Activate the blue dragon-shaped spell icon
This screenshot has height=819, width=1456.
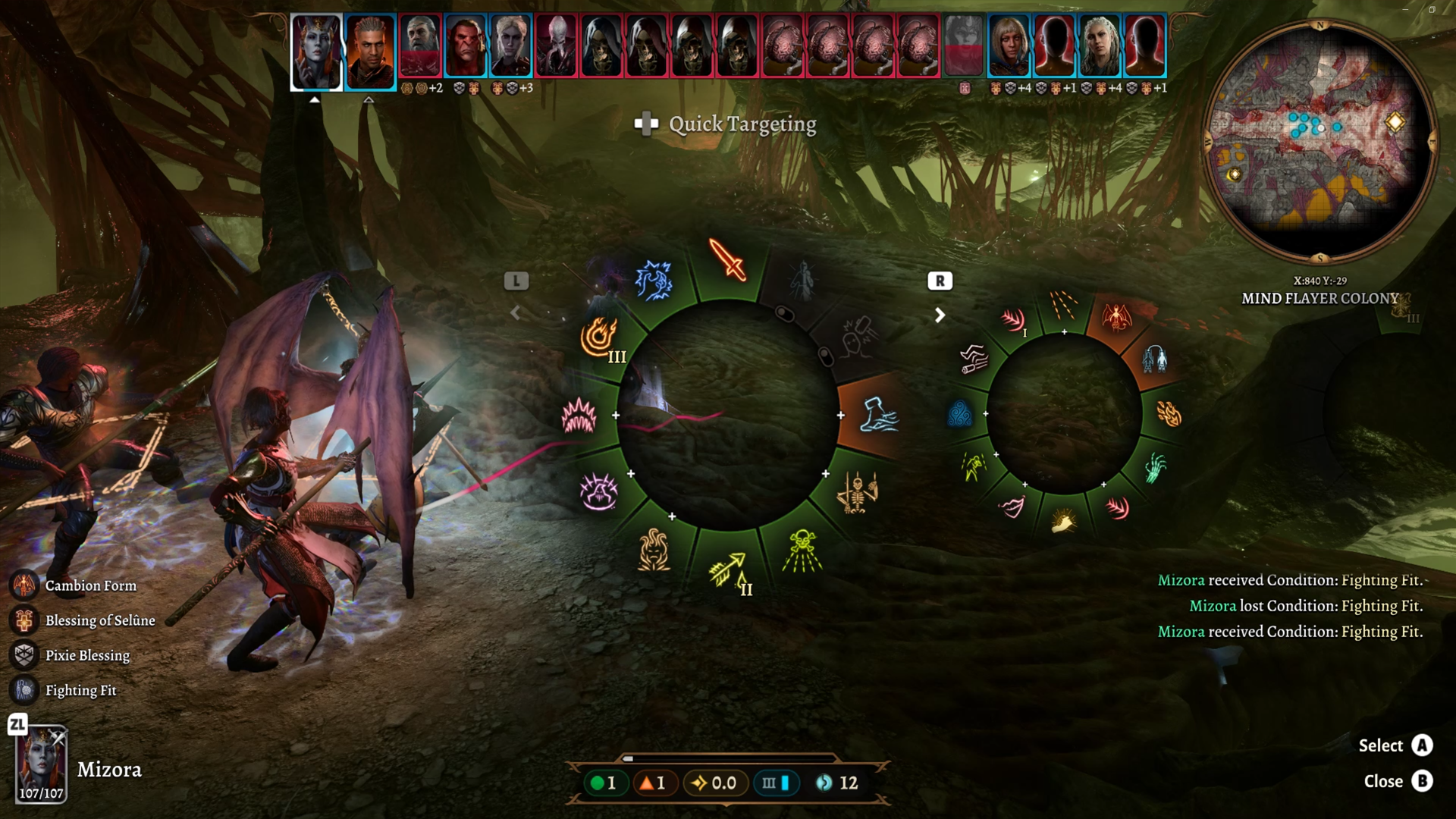pos(653,281)
